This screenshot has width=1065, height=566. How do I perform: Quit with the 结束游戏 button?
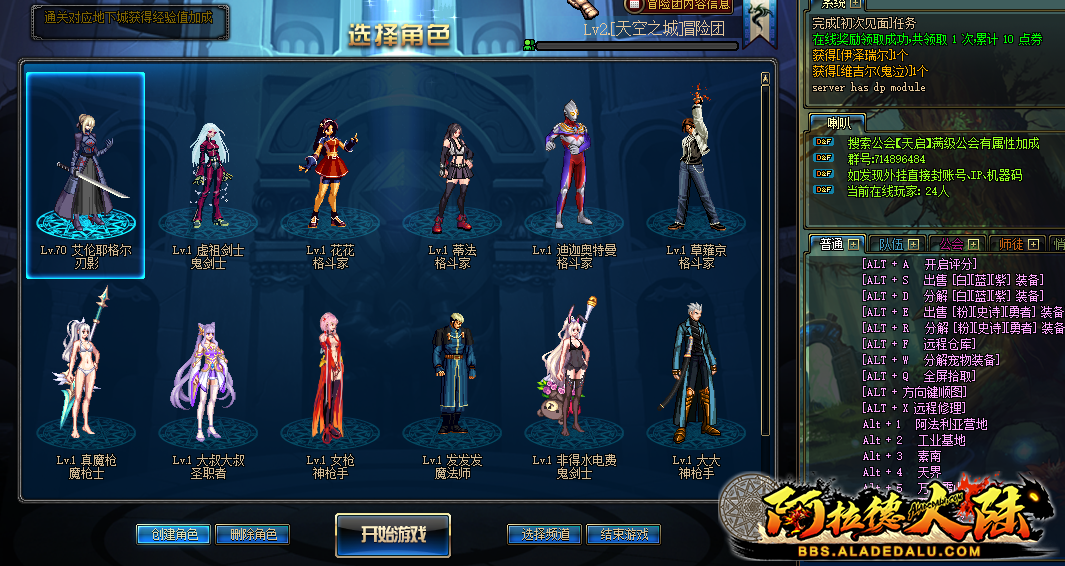pos(623,534)
